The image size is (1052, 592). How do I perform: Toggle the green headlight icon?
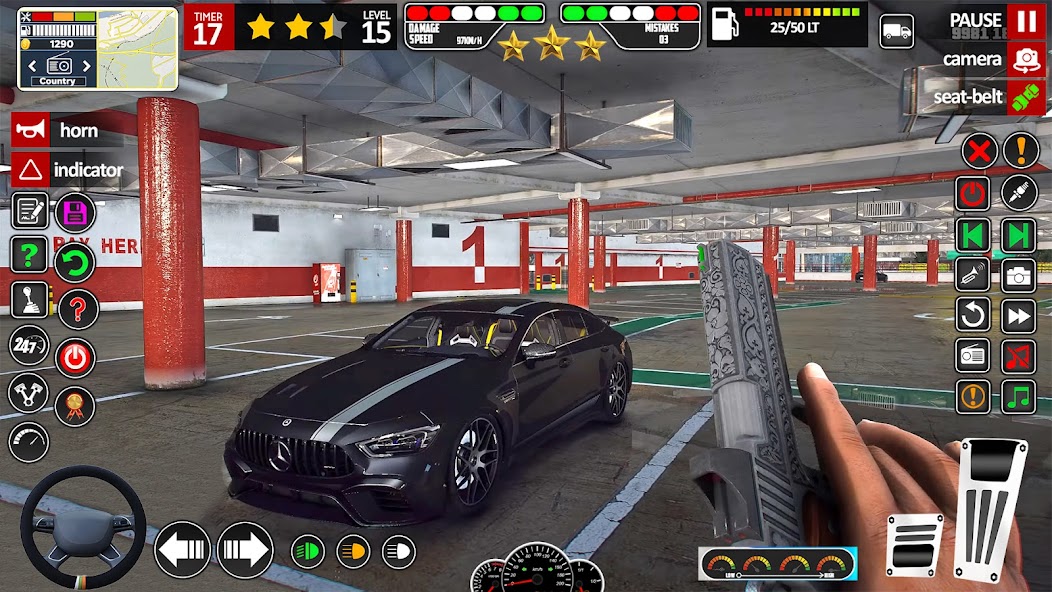[x=308, y=550]
